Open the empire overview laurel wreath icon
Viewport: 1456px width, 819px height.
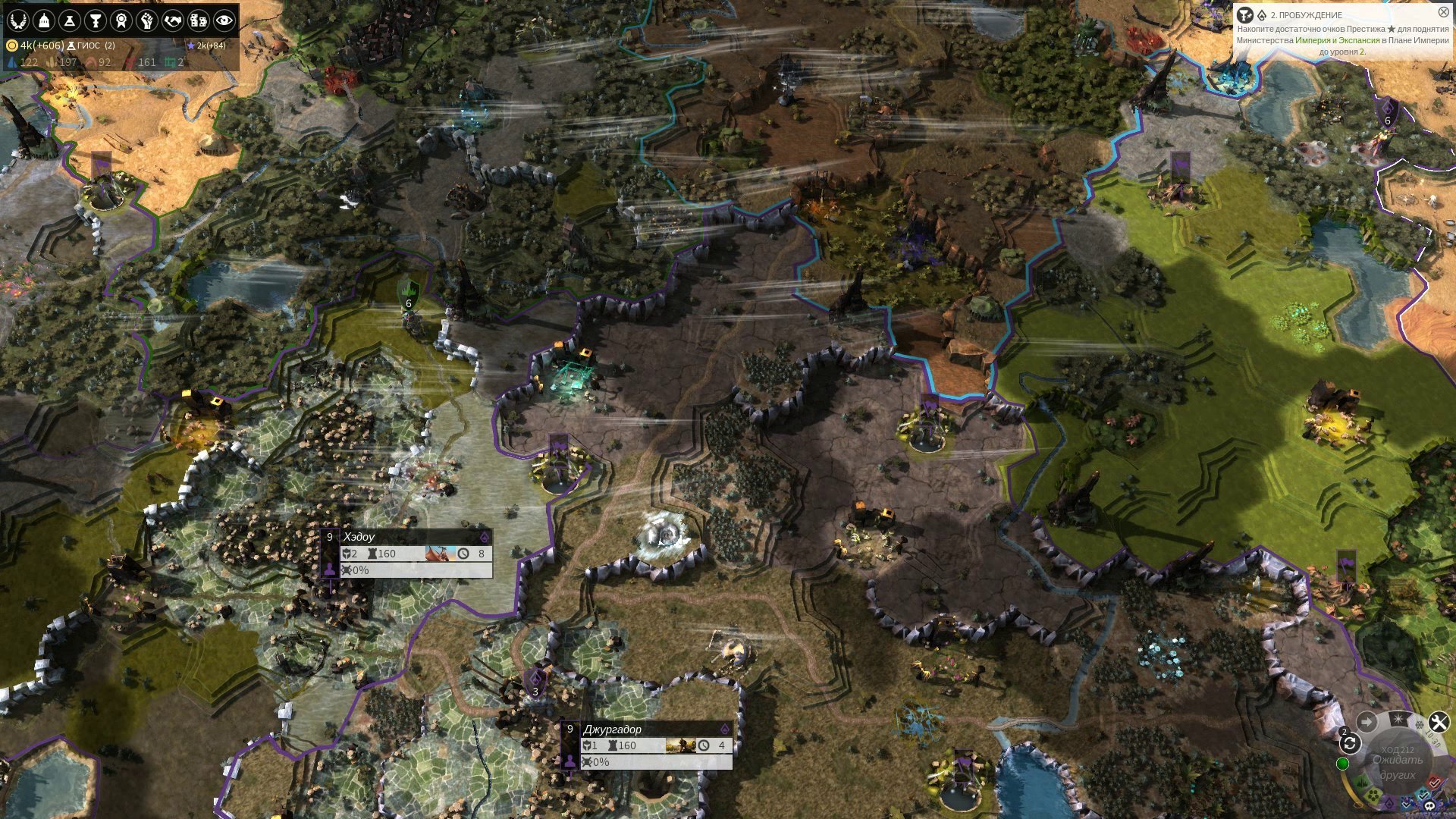click(x=18, y=20)
